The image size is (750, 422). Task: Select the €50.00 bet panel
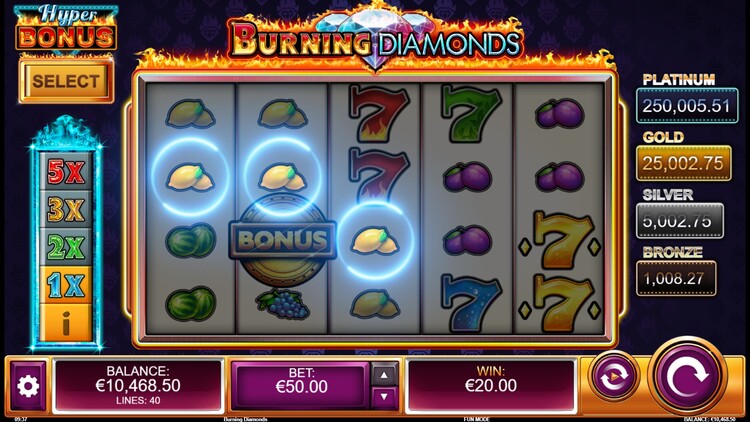(x=301, y=386)
